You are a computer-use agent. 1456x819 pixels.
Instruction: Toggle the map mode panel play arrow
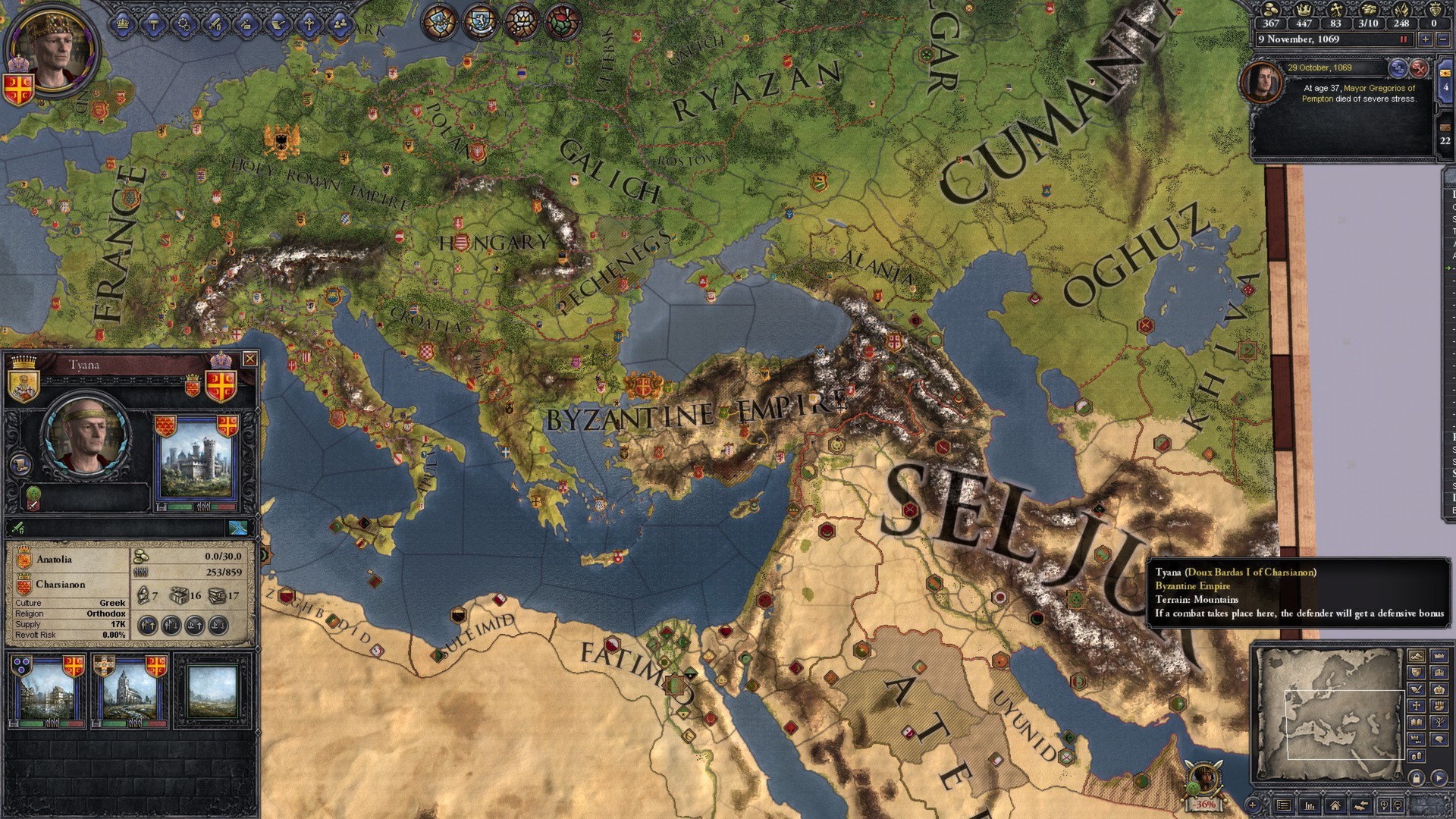click(1438, 777)
